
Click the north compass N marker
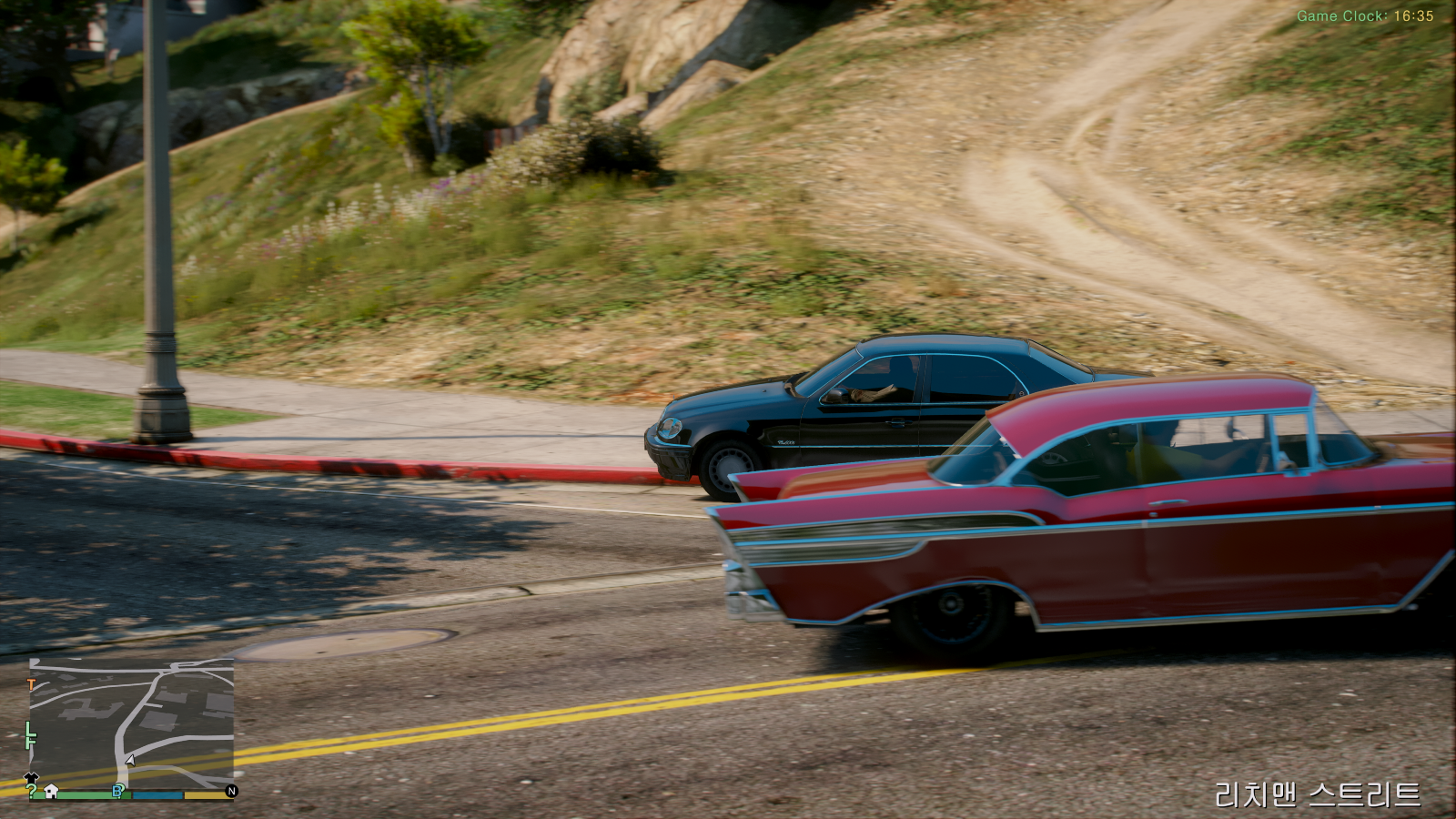coord(231,792)
